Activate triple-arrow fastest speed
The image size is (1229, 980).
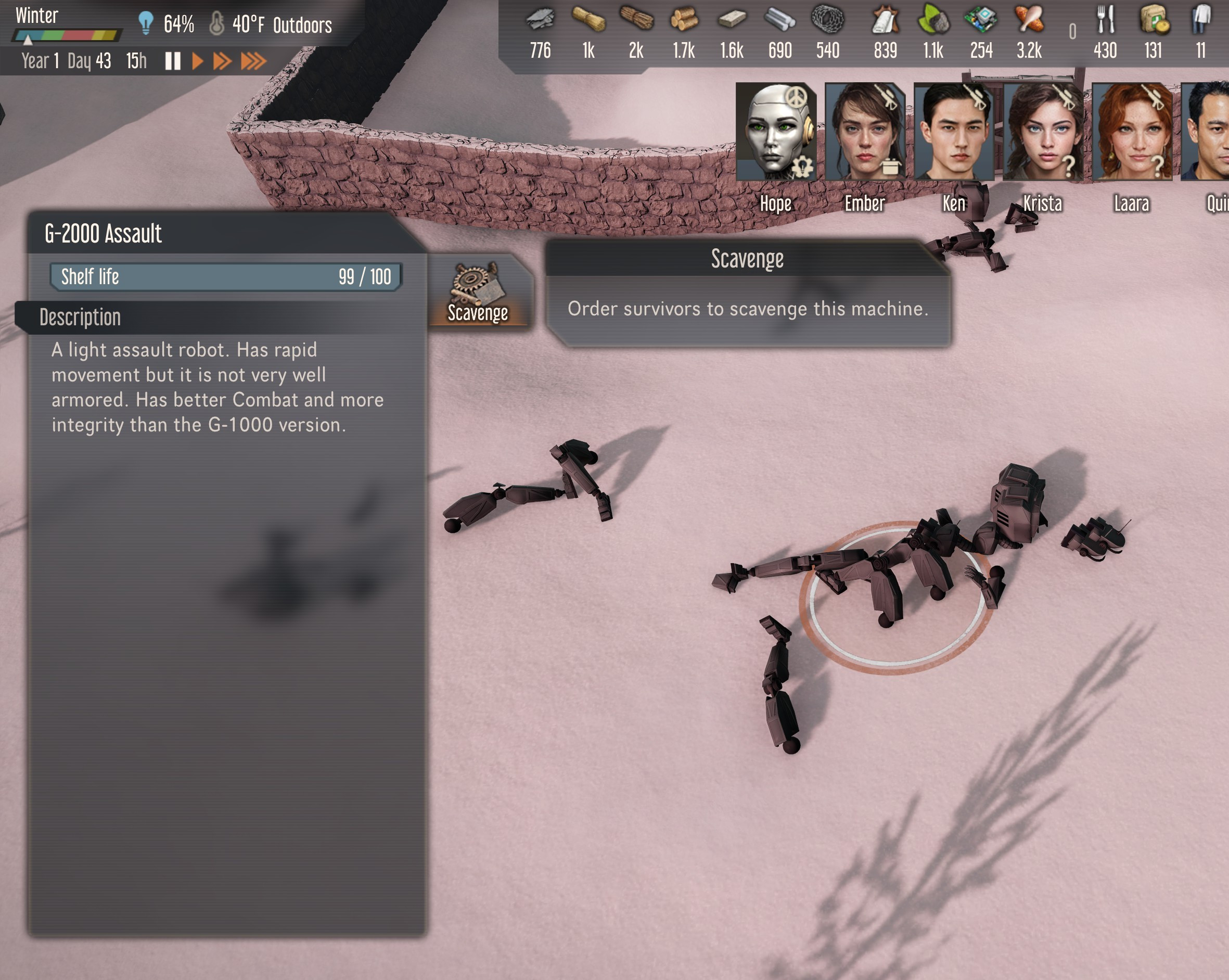click(x=254, y=61)
